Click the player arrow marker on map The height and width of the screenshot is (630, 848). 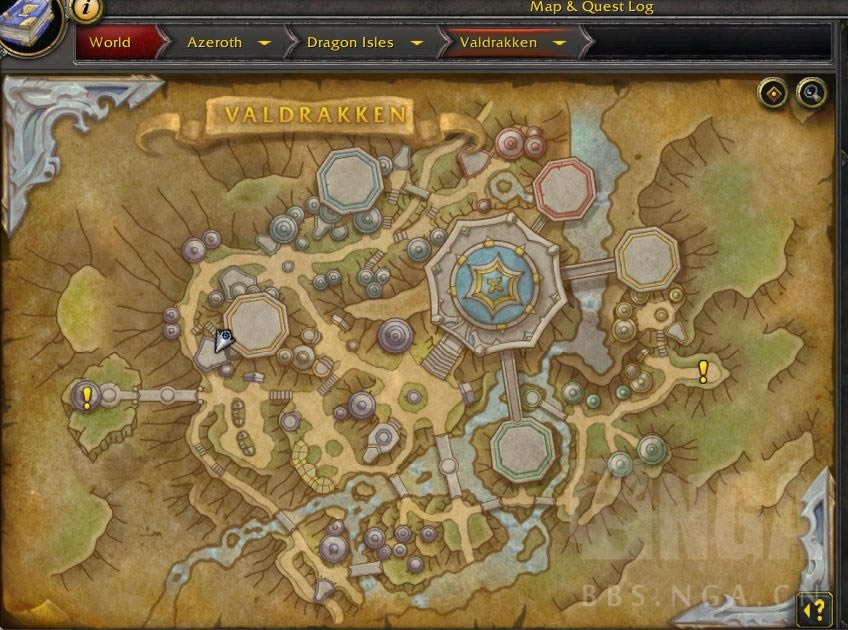point(223,341)
